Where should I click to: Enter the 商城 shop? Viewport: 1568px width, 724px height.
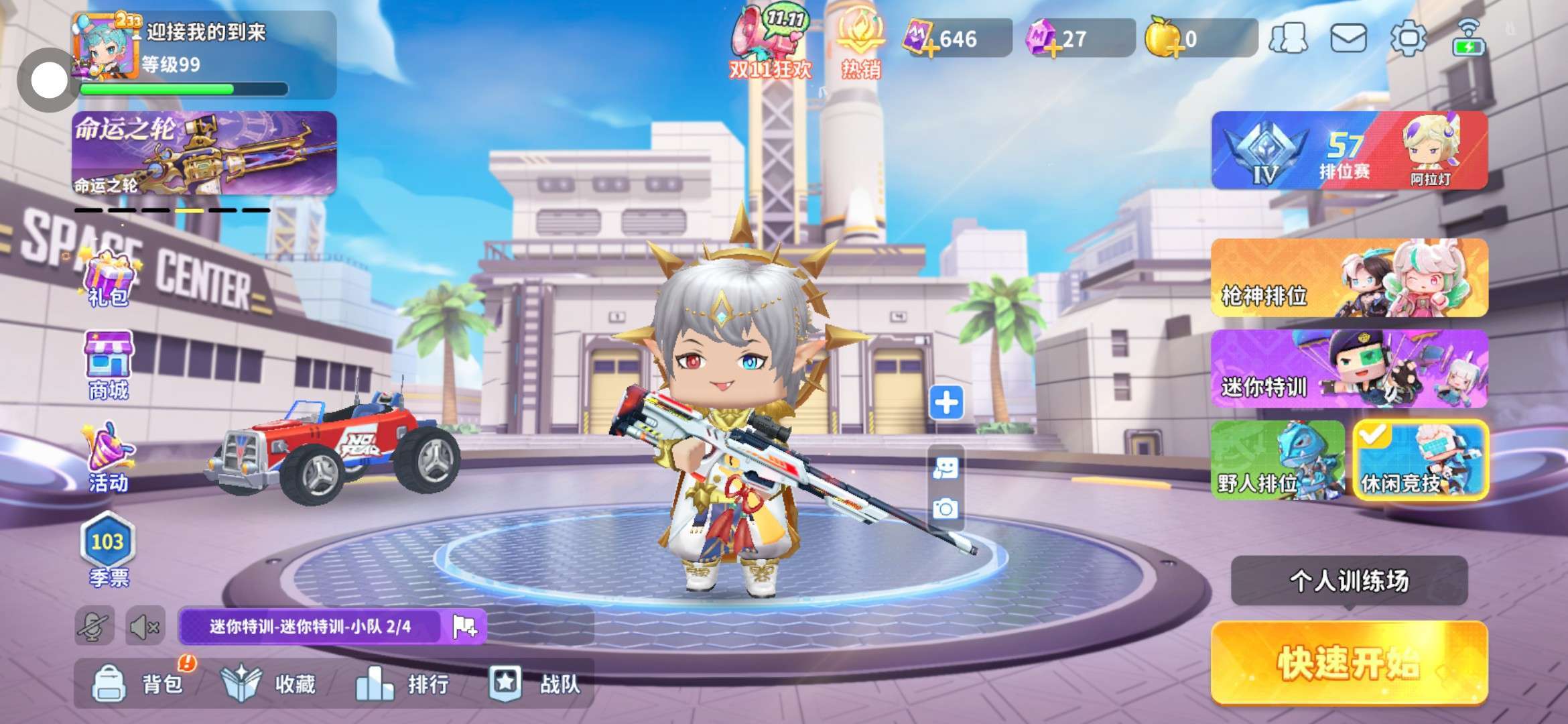pyautogui.click(x=109, y=365)
